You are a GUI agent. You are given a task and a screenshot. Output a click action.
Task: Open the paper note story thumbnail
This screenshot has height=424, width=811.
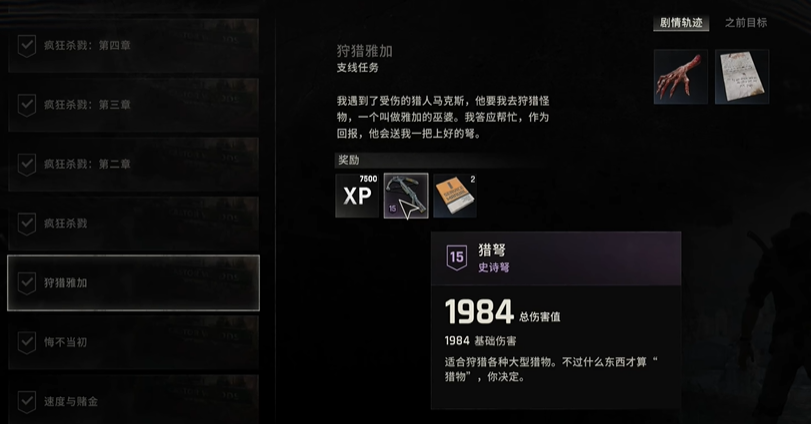742,77
